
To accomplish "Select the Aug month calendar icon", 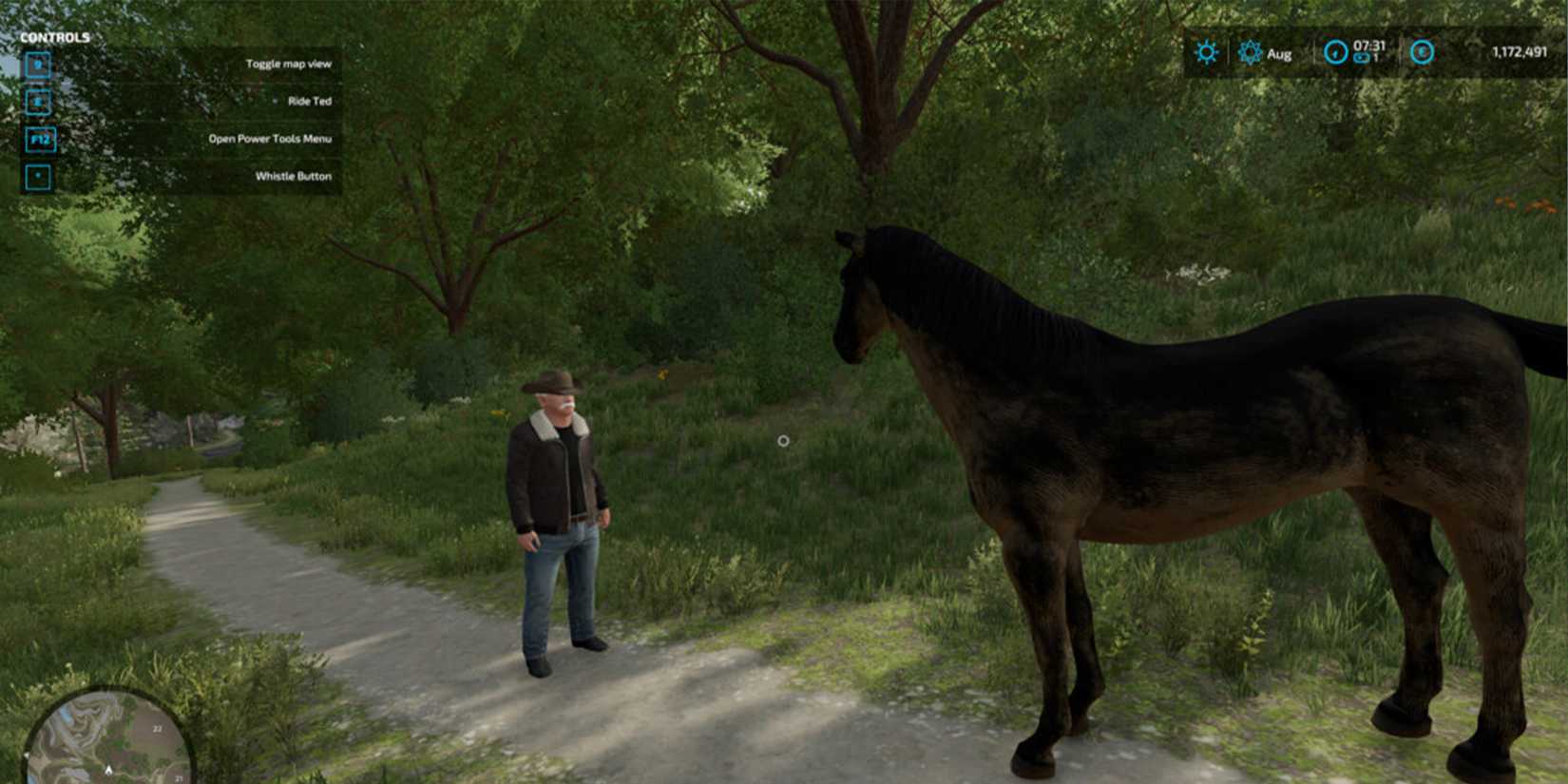I will tap(1250, 52).
